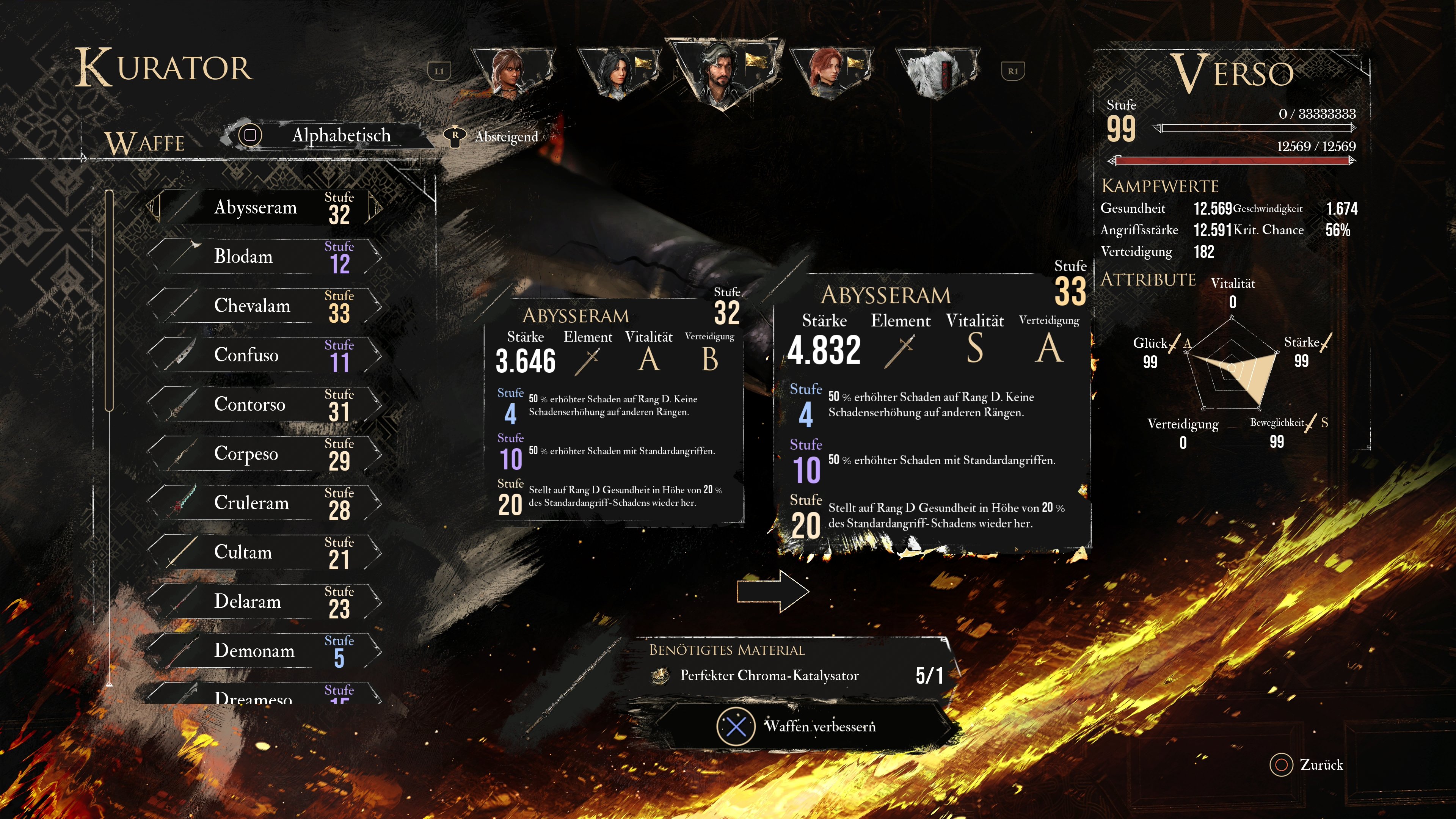1456x819 pixels.
Task: Select the Delaram weapon row
Action: point(264,601)
